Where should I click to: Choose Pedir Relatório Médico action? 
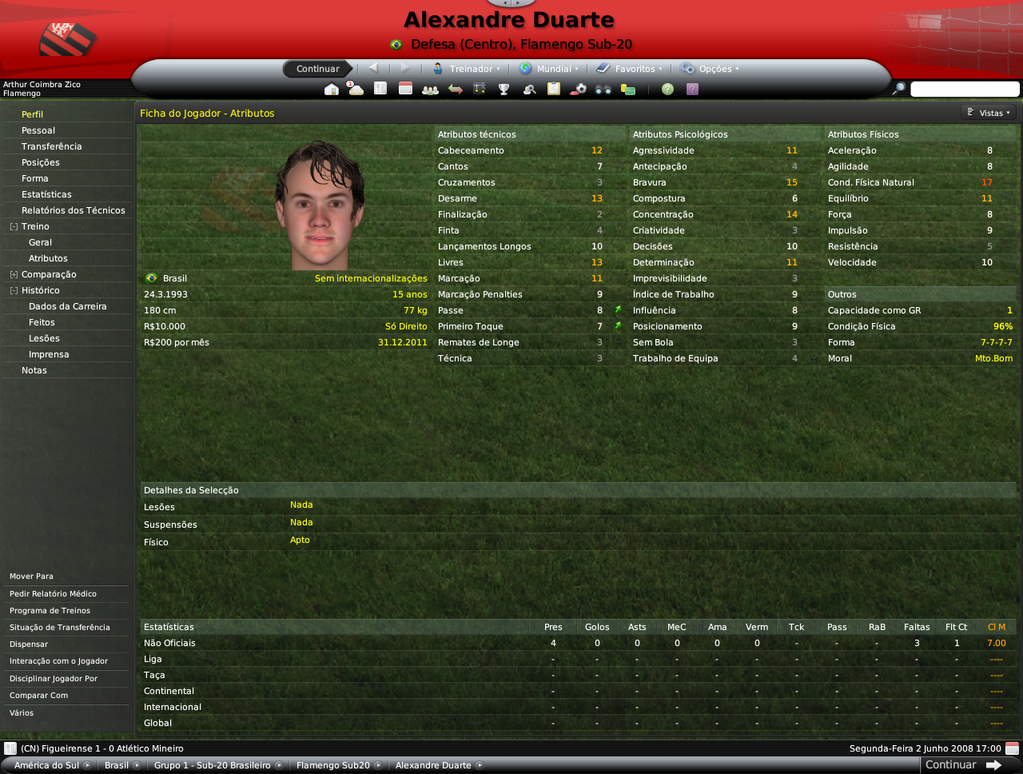pos(53,594)
